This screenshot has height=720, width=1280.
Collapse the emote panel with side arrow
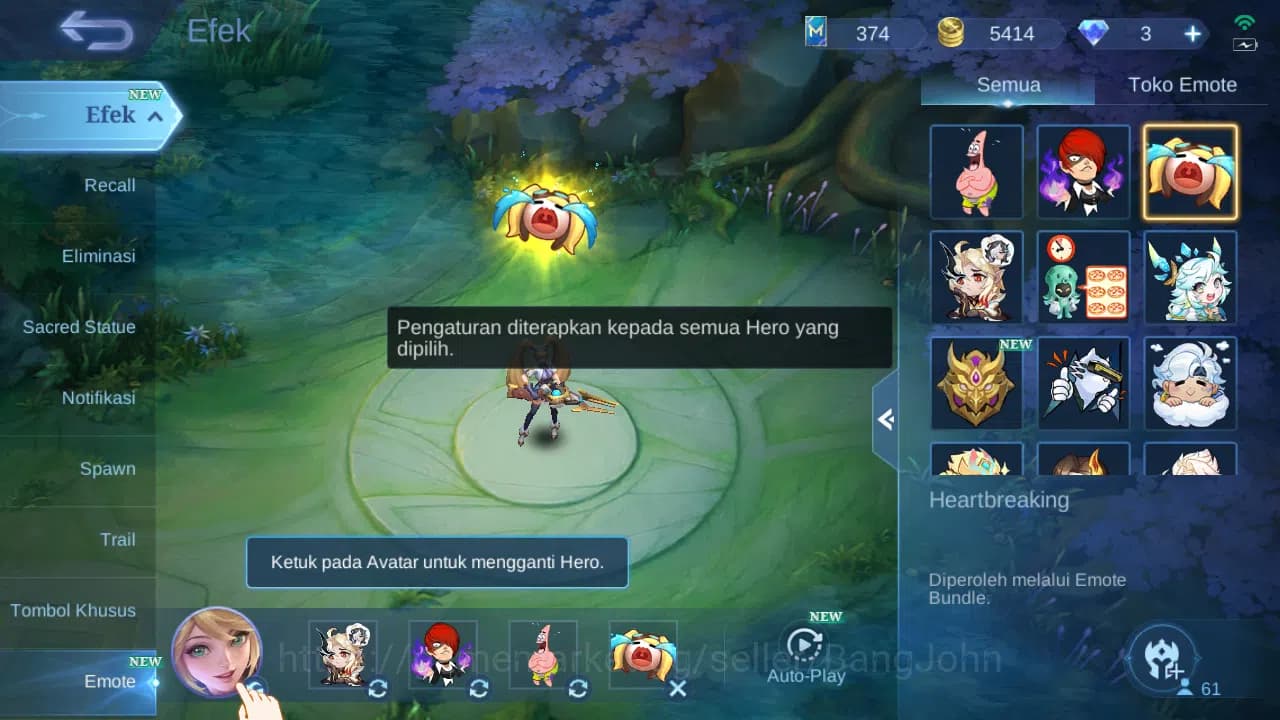pos(884,420)
